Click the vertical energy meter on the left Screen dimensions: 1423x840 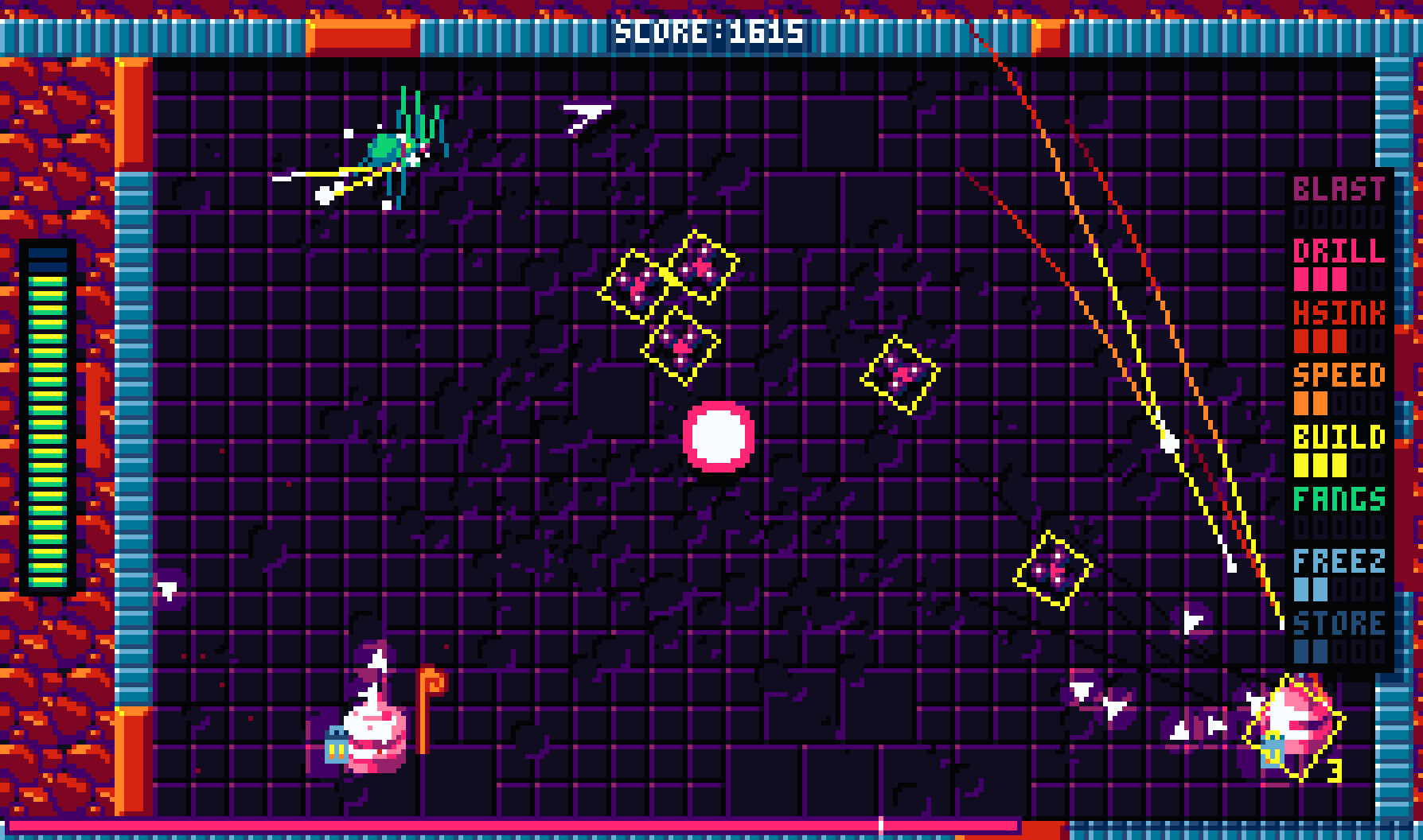(x=45, y=418)
